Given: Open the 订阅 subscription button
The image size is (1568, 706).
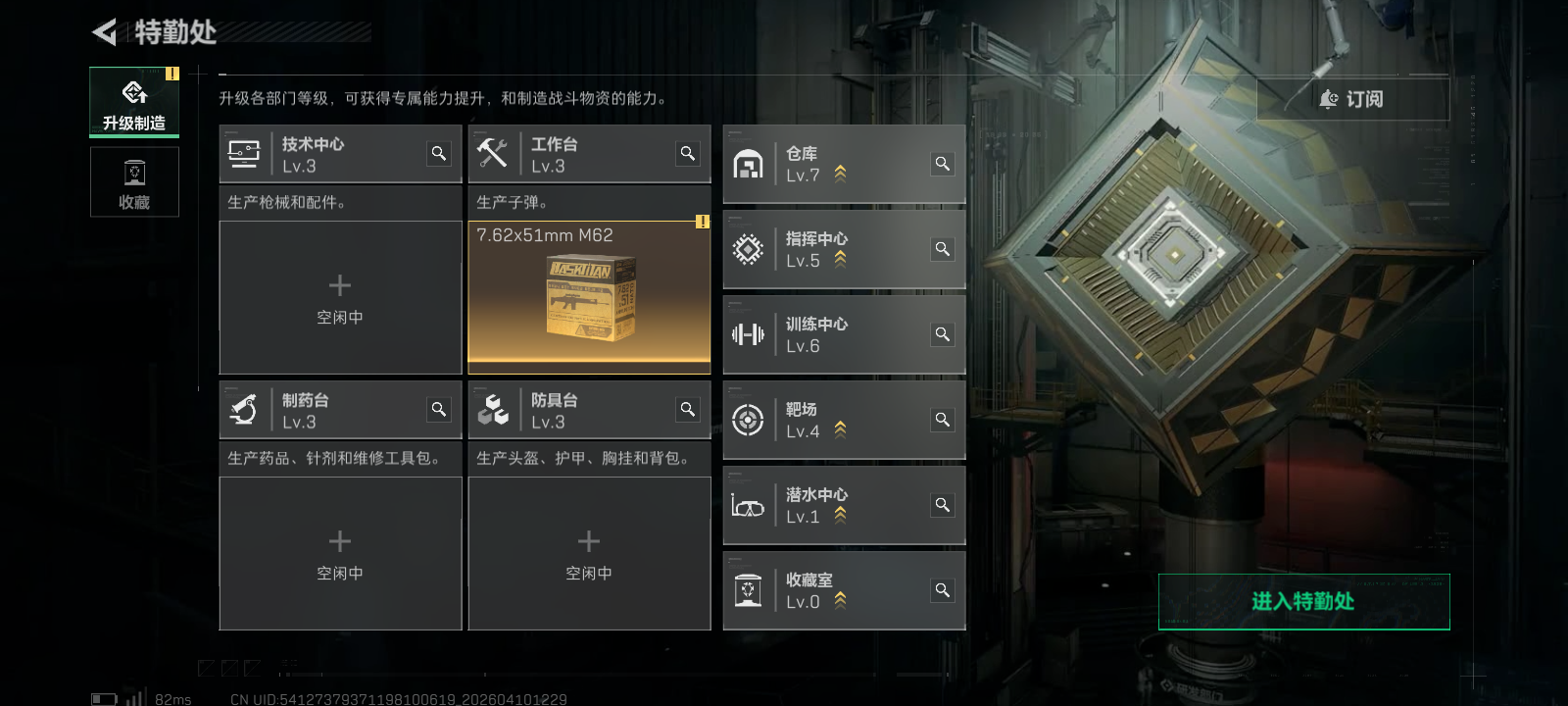Looking at the screenshot, I should (1352, 99).
